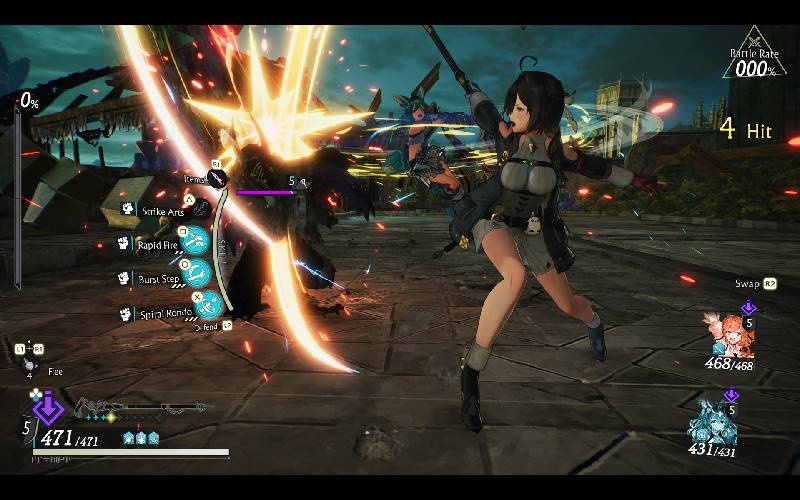Select the Strike Arts command icon
800x500 pixels.
(x=201, y=209)
